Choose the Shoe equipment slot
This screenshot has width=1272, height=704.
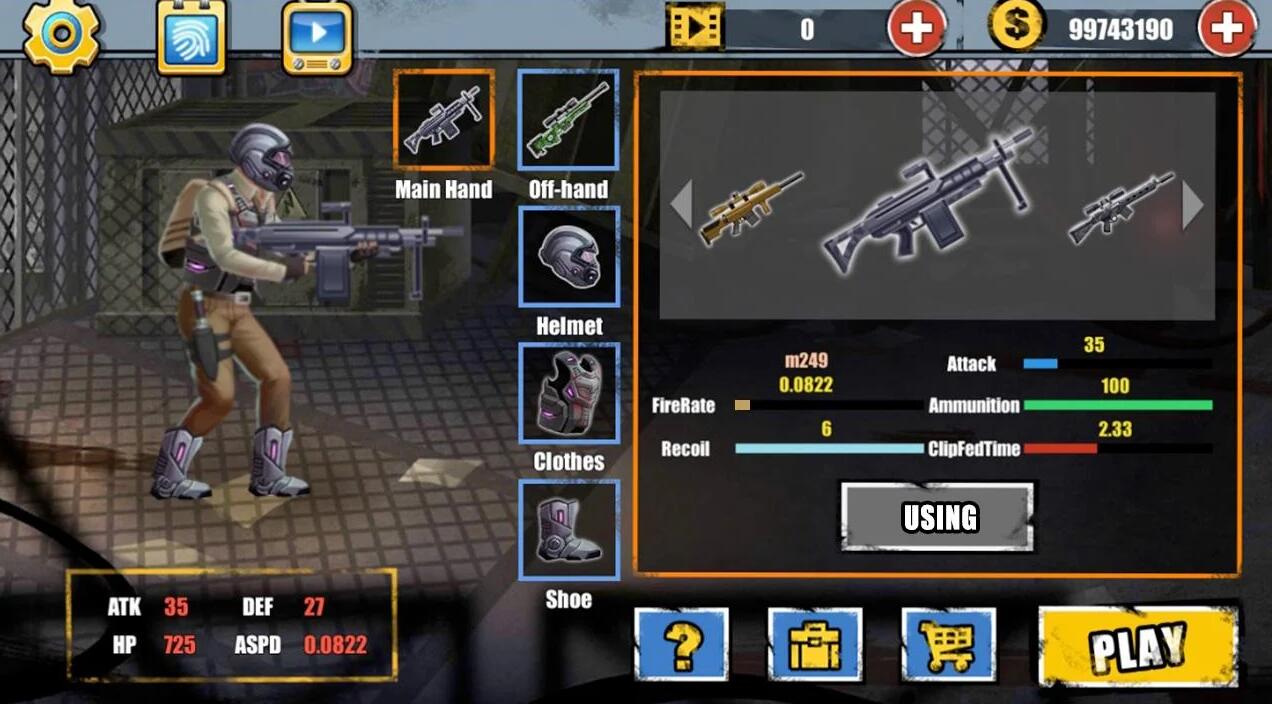click(568, 530)
